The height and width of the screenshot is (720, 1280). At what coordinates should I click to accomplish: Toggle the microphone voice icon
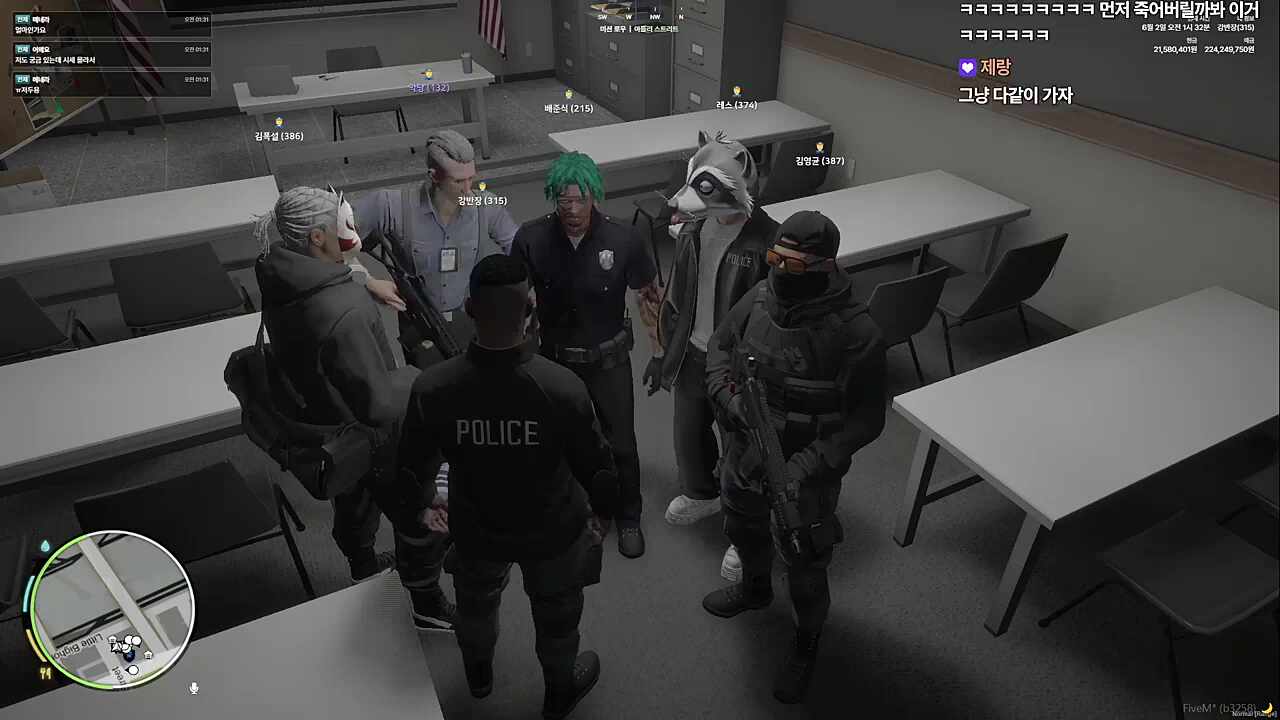coord(194,688)
